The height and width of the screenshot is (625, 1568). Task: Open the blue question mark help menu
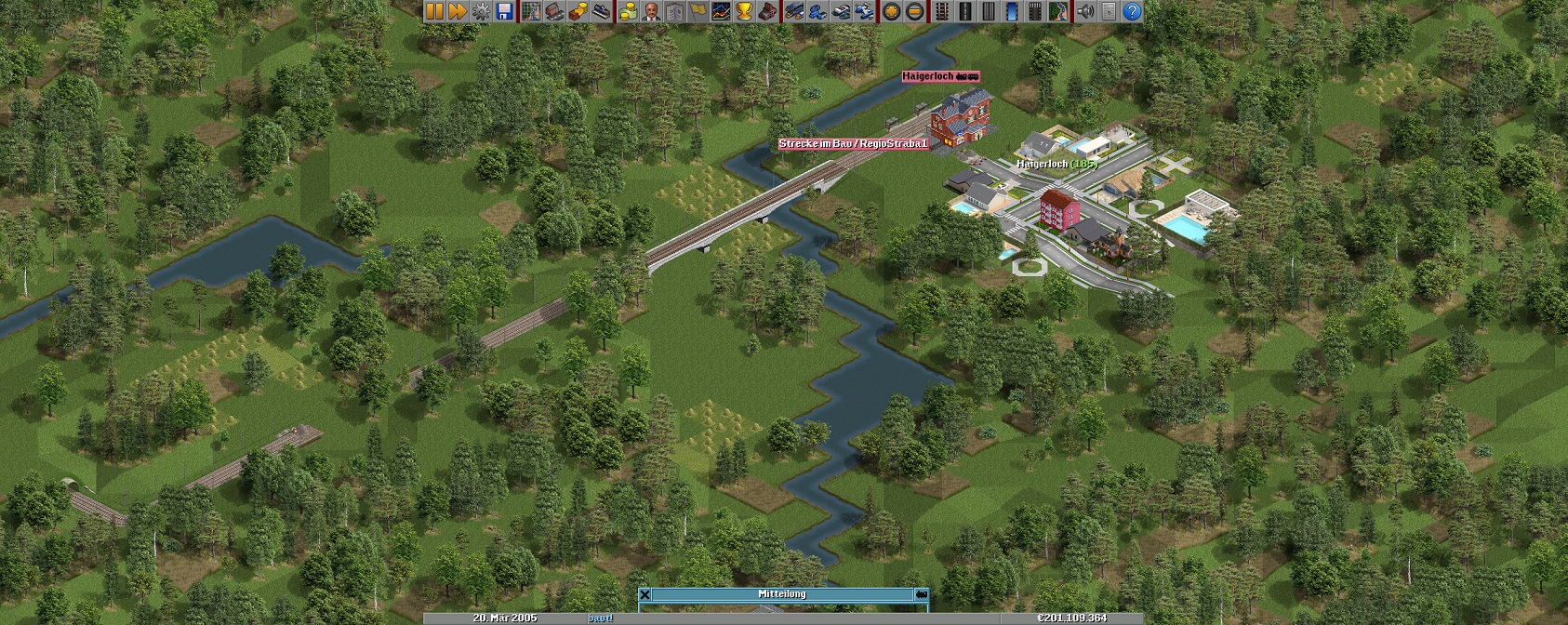[1132, 11]
